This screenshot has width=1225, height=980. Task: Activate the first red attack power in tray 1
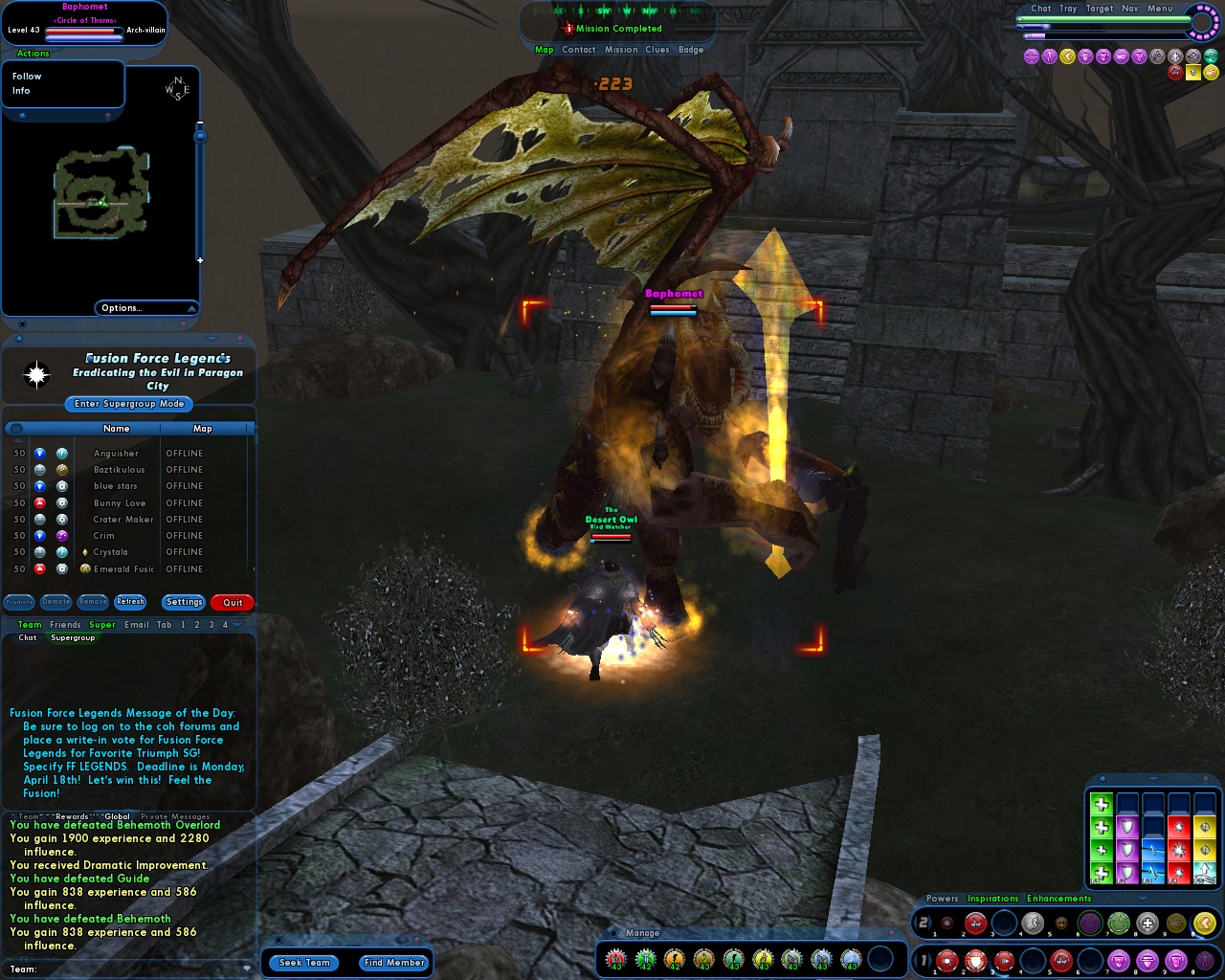click(947, 960)
